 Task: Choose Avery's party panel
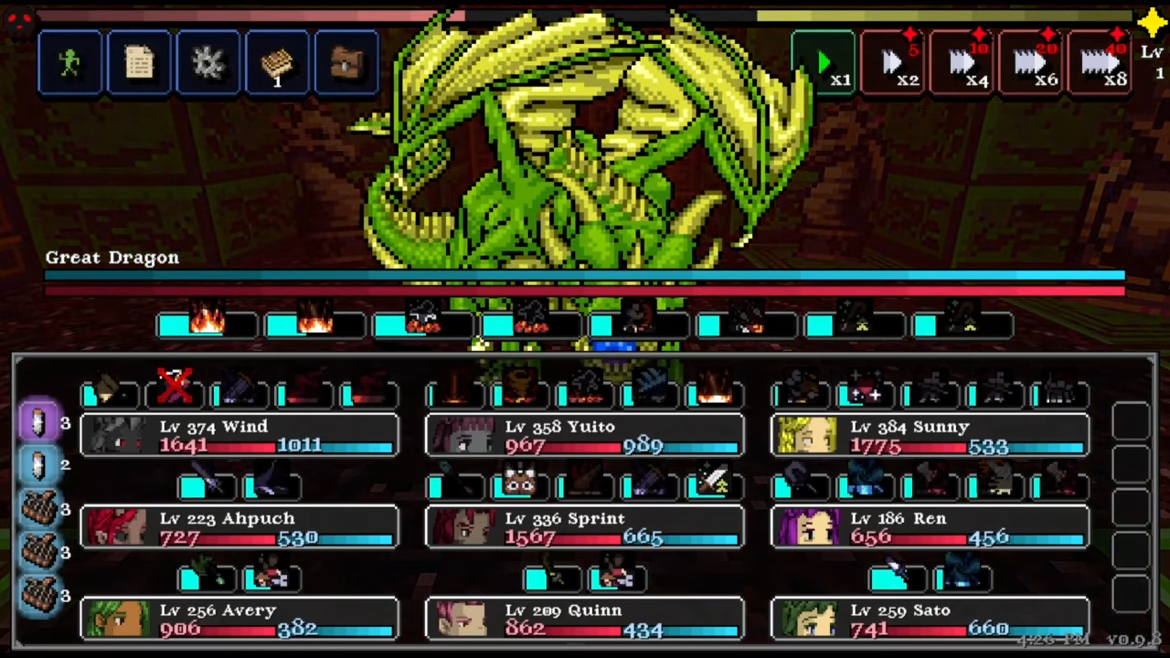pyautogui.click(x=239, y=619)
